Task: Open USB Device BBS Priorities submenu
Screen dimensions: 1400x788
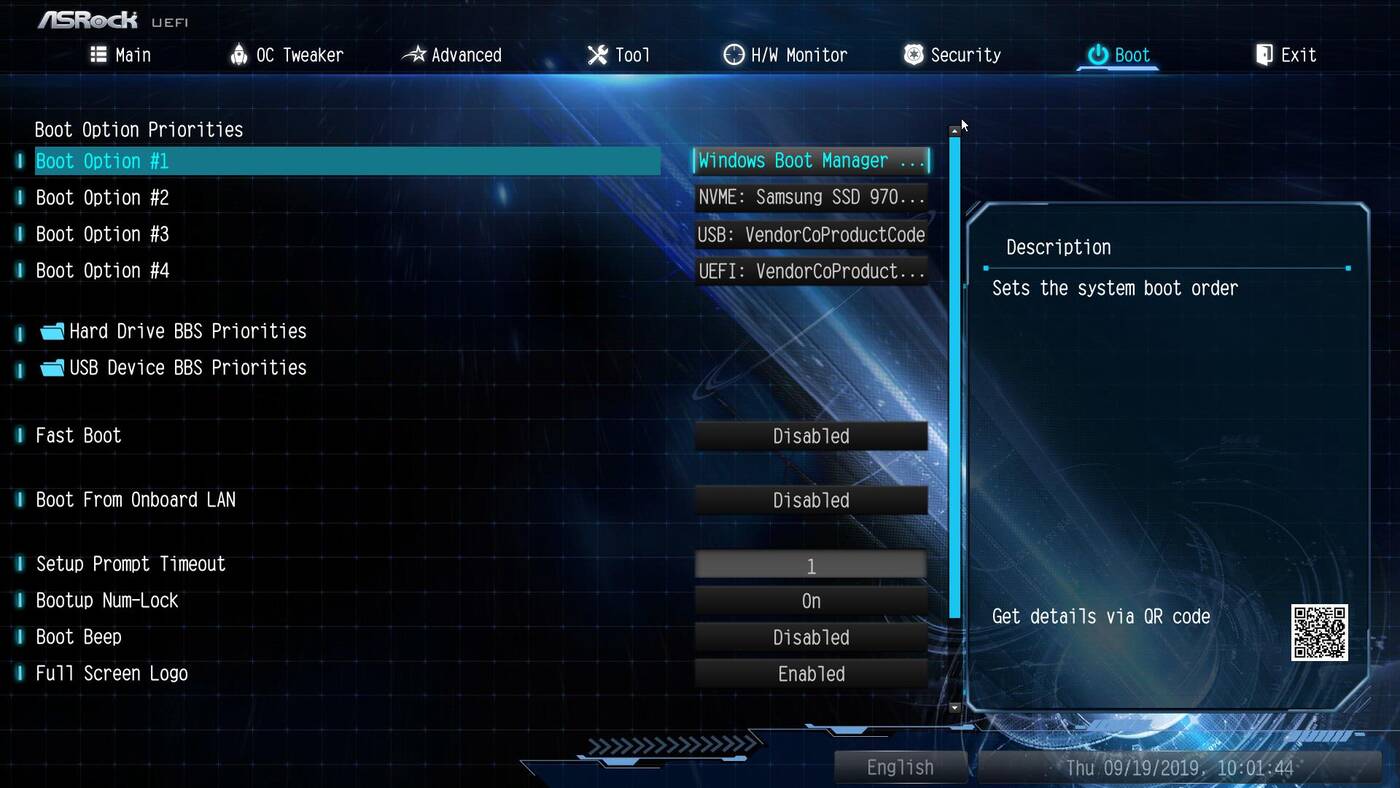Action: click(187, 368)
